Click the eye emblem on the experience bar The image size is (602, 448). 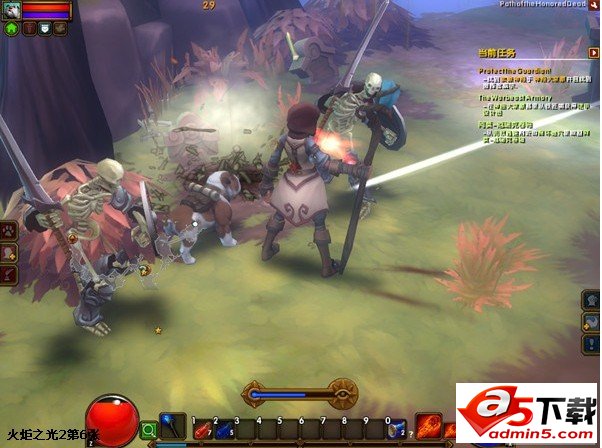(x=343, y=394)
